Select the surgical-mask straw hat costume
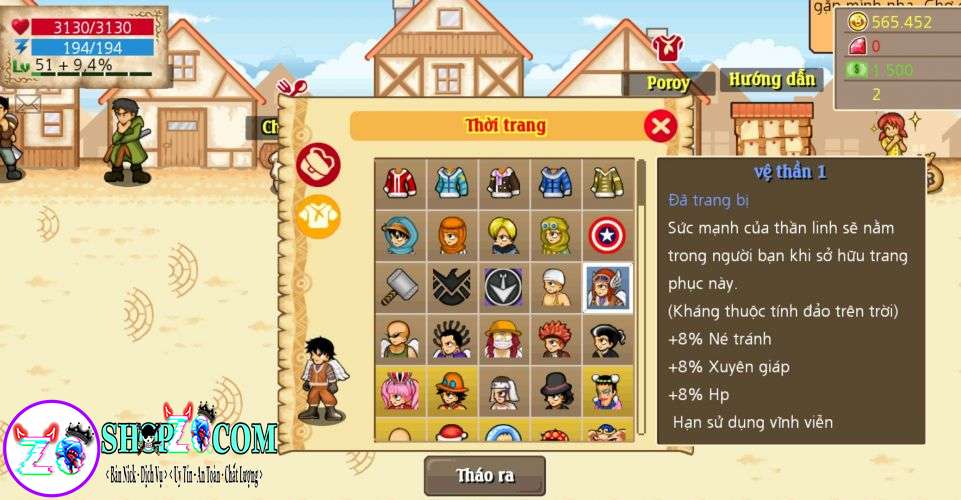 504,338
